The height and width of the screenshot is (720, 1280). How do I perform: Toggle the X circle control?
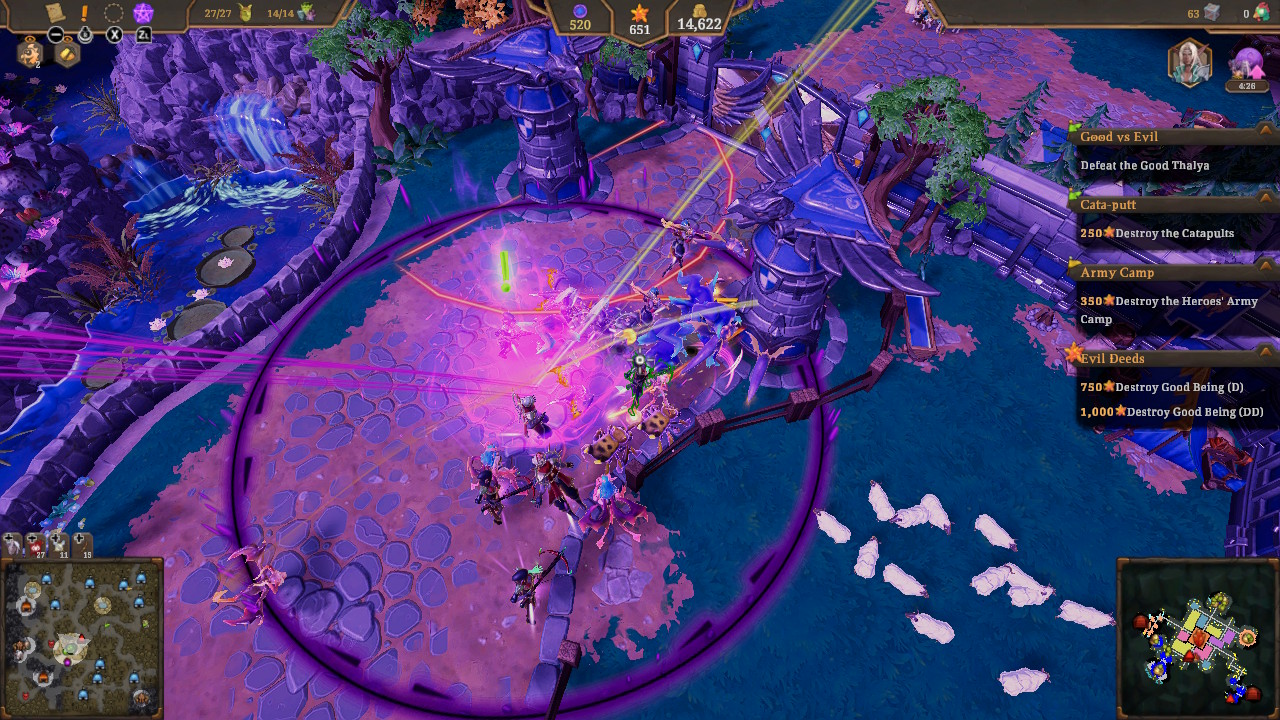pyautogui.click(x=113, y=34)
